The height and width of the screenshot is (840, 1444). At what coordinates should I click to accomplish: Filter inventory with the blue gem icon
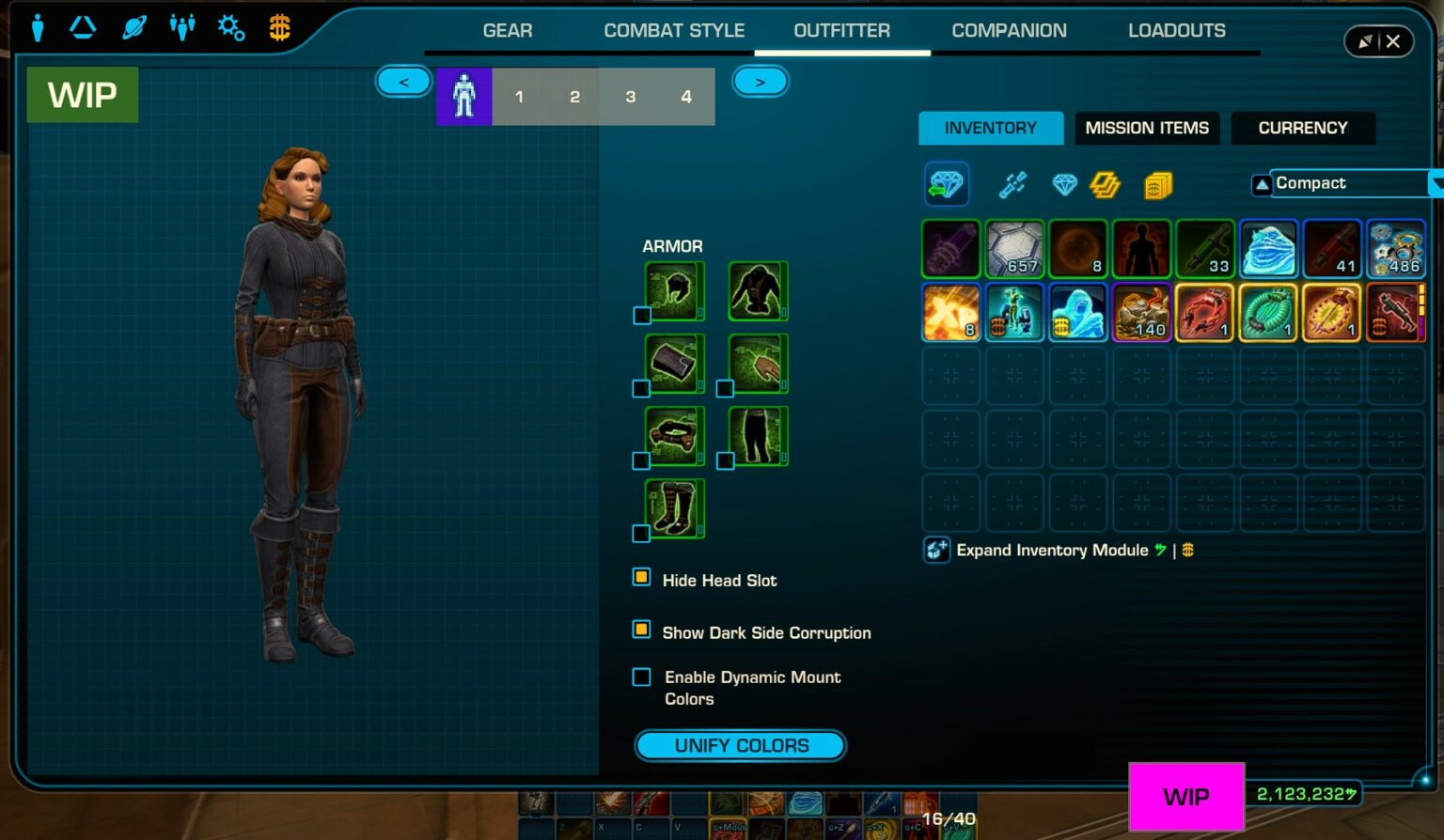coord(1065,185)
